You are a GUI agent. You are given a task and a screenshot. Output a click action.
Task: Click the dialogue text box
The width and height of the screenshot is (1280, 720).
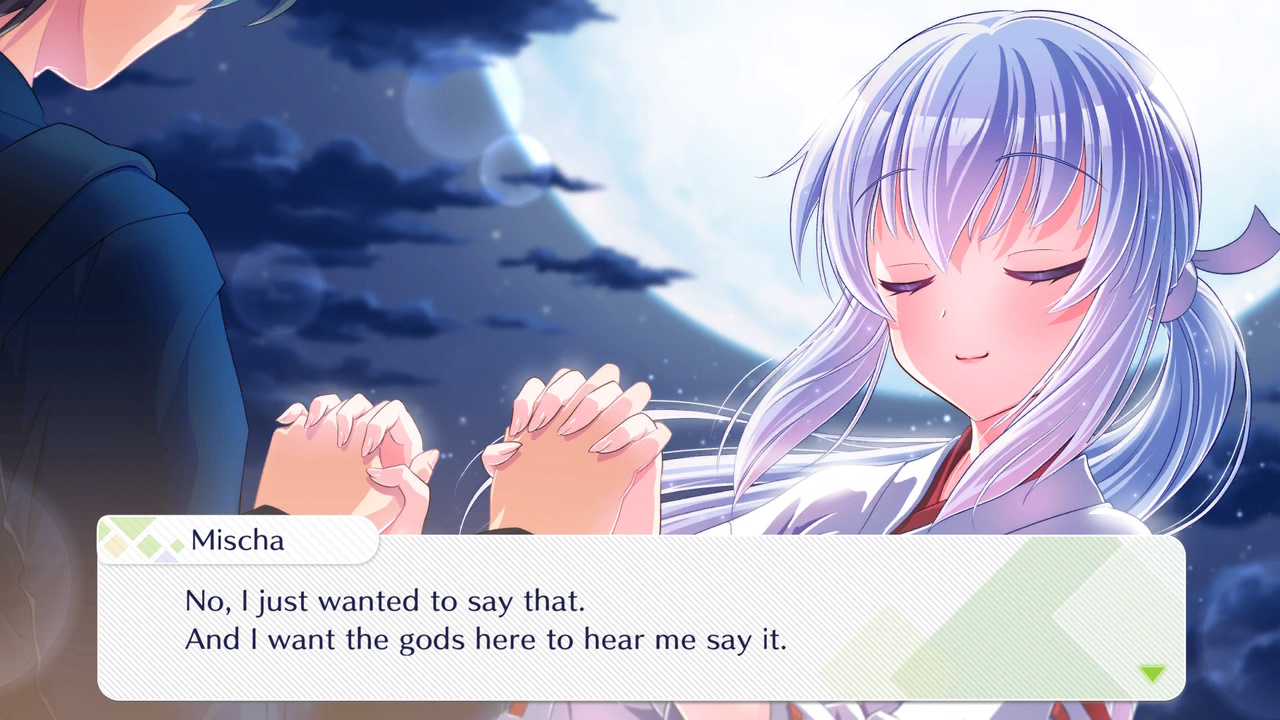640,620
